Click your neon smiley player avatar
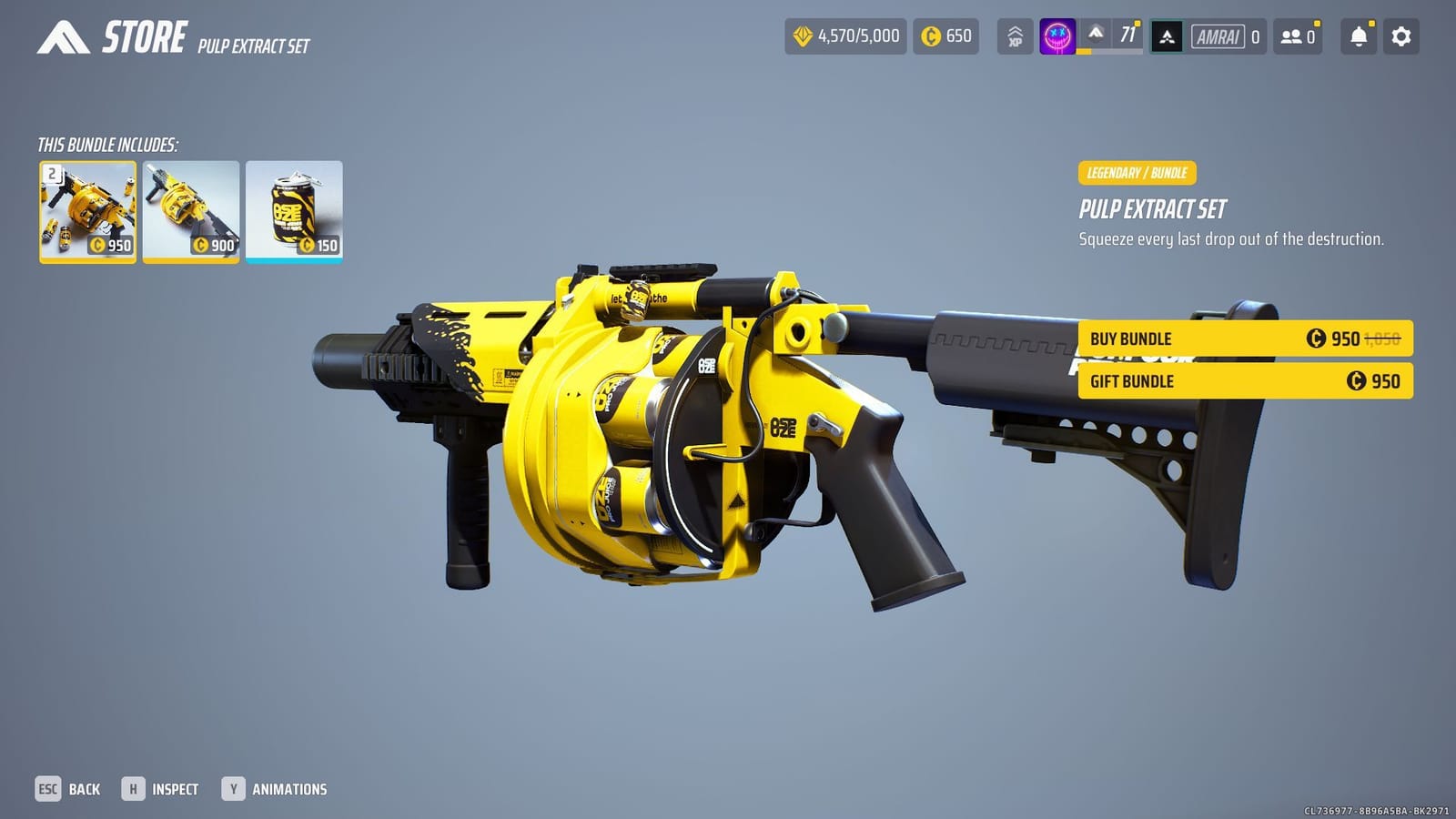 pyautogui.click(x=1056, y=36)
